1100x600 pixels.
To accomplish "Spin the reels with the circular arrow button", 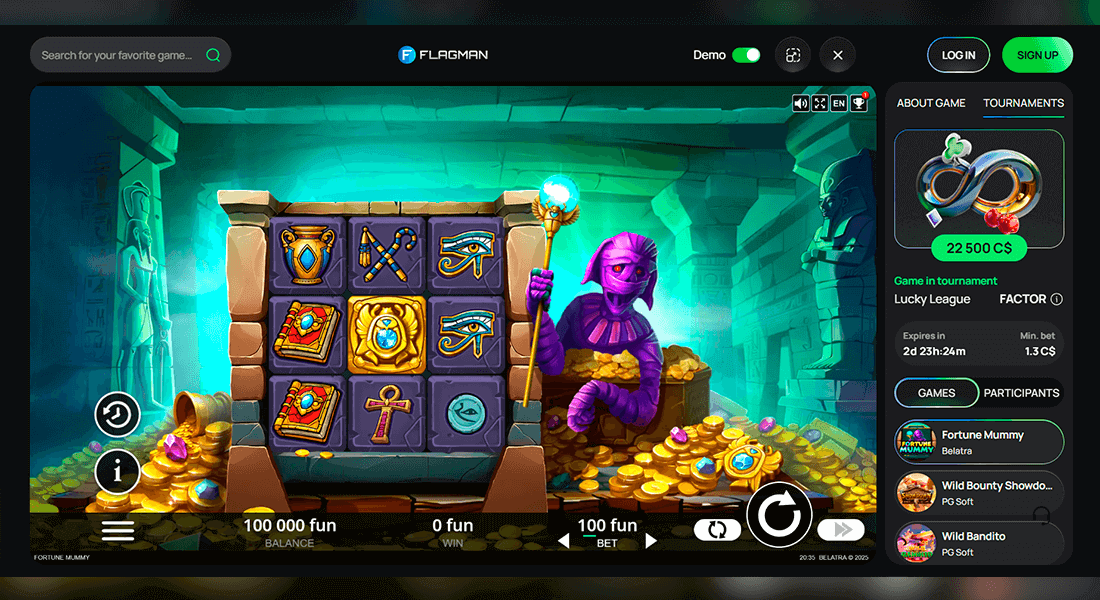I will pyautogui.click(x=779, y=516).
